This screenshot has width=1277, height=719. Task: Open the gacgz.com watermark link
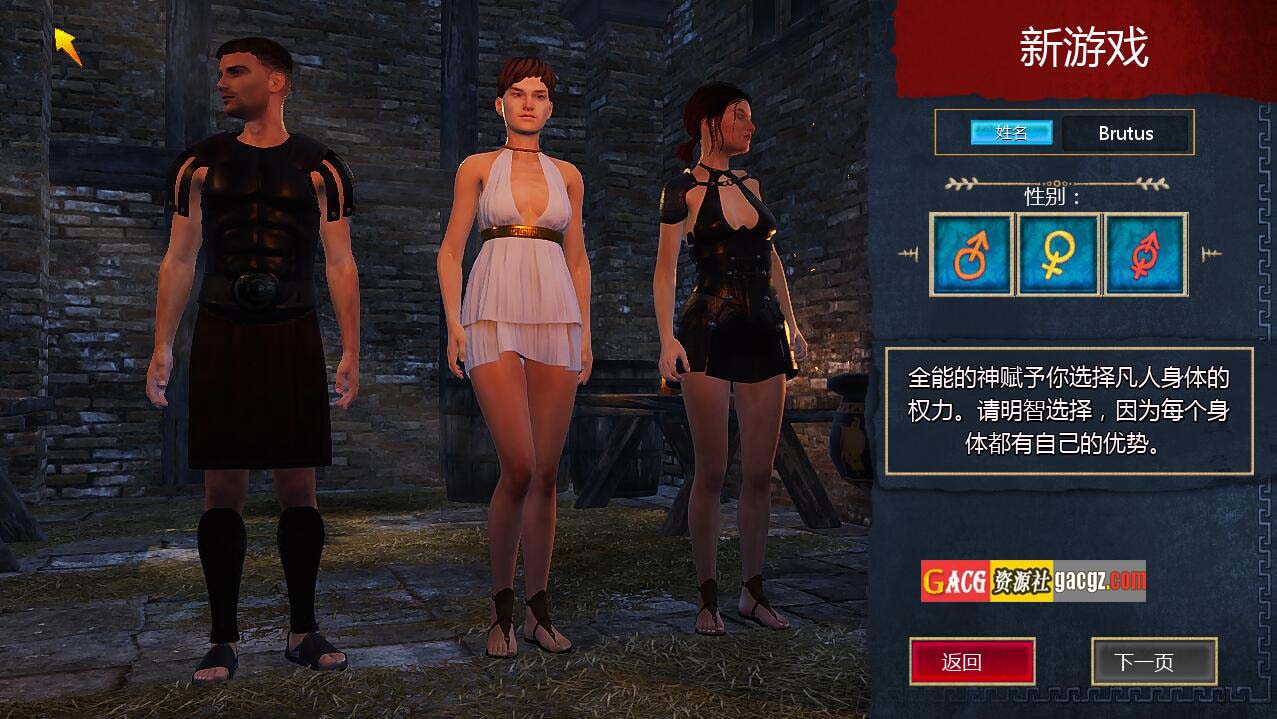pos(1033,581)
